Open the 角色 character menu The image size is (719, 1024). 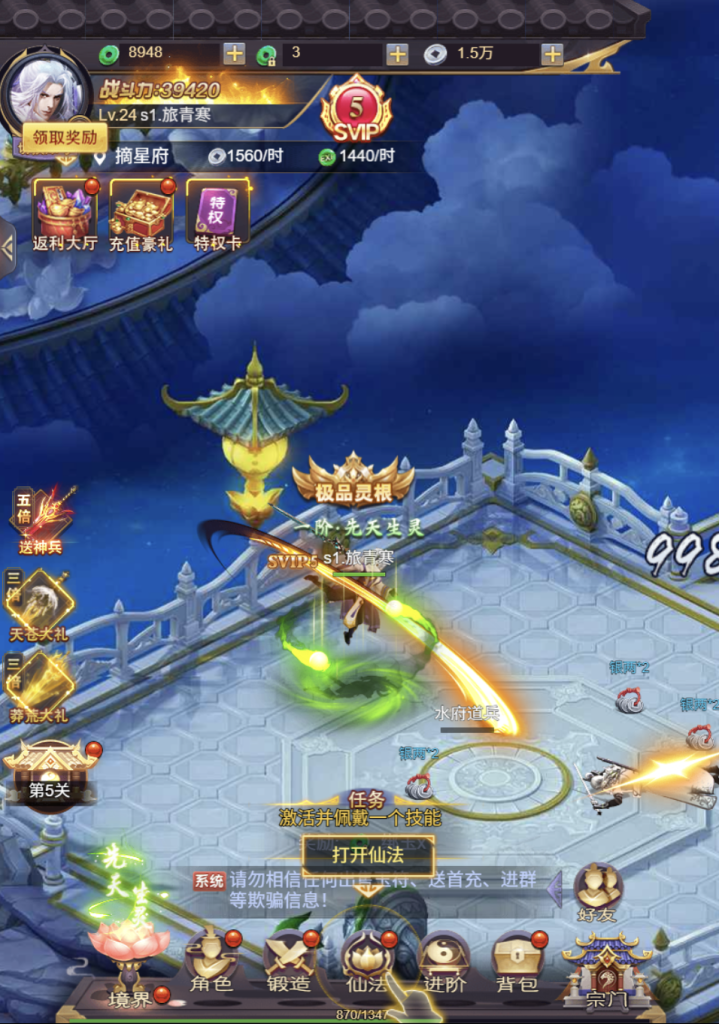tap(212, 961)
